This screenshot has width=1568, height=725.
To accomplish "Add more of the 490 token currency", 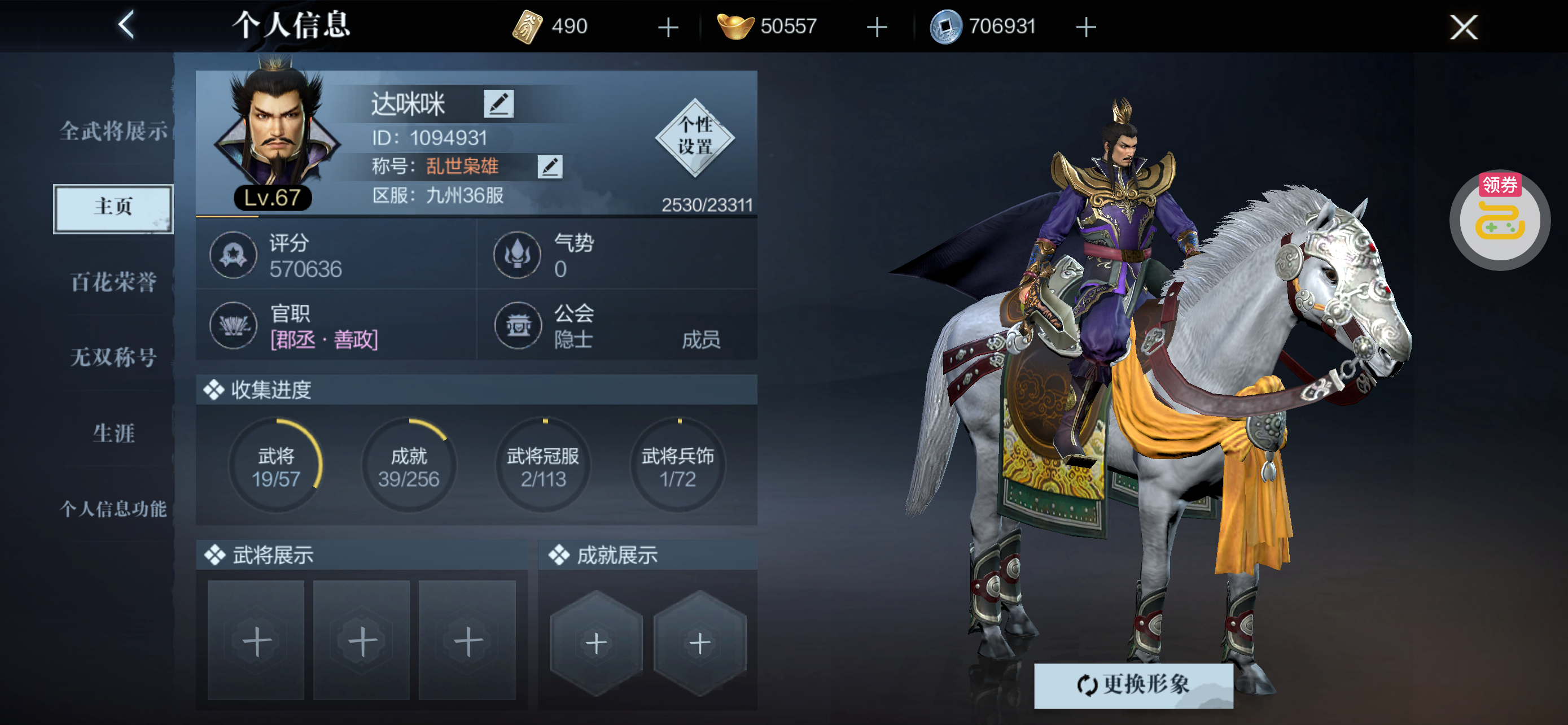I will pos(668,27).
